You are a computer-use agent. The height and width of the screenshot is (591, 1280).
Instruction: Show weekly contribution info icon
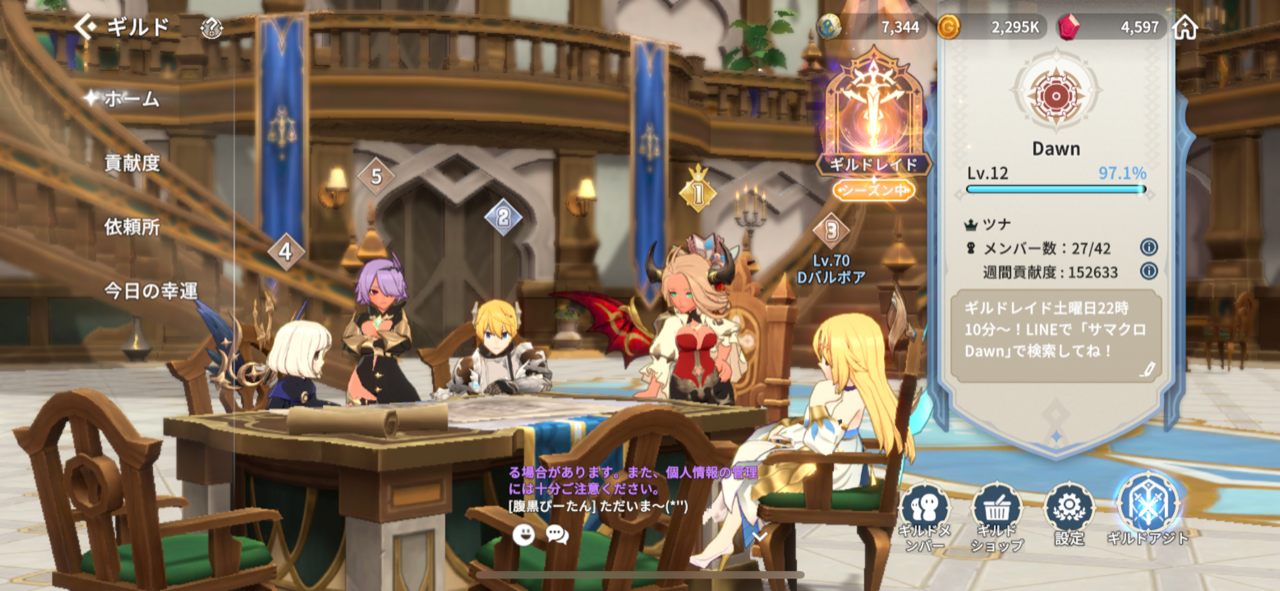point(1149,271)
